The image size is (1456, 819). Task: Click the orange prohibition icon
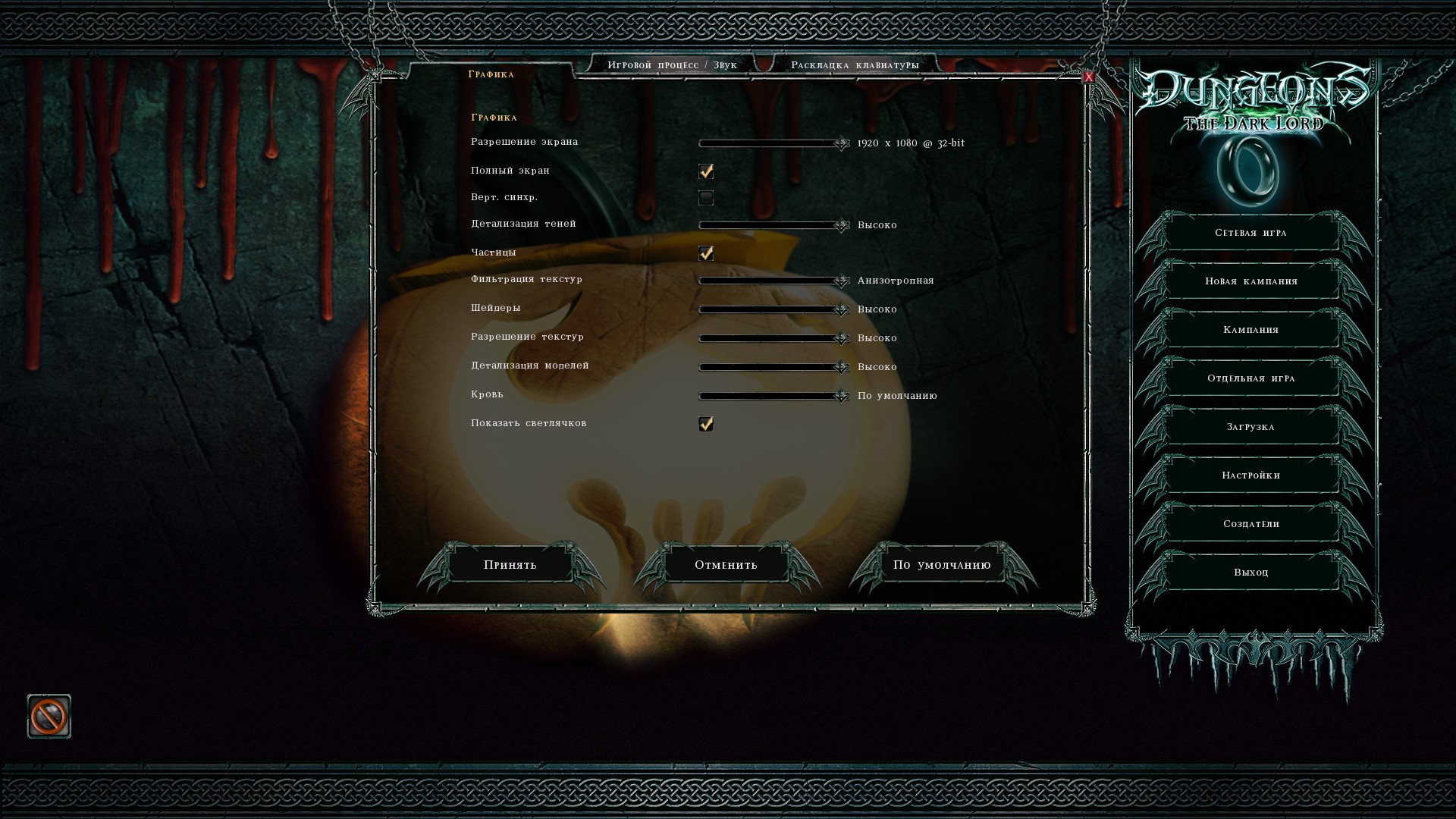coord(49,716)
